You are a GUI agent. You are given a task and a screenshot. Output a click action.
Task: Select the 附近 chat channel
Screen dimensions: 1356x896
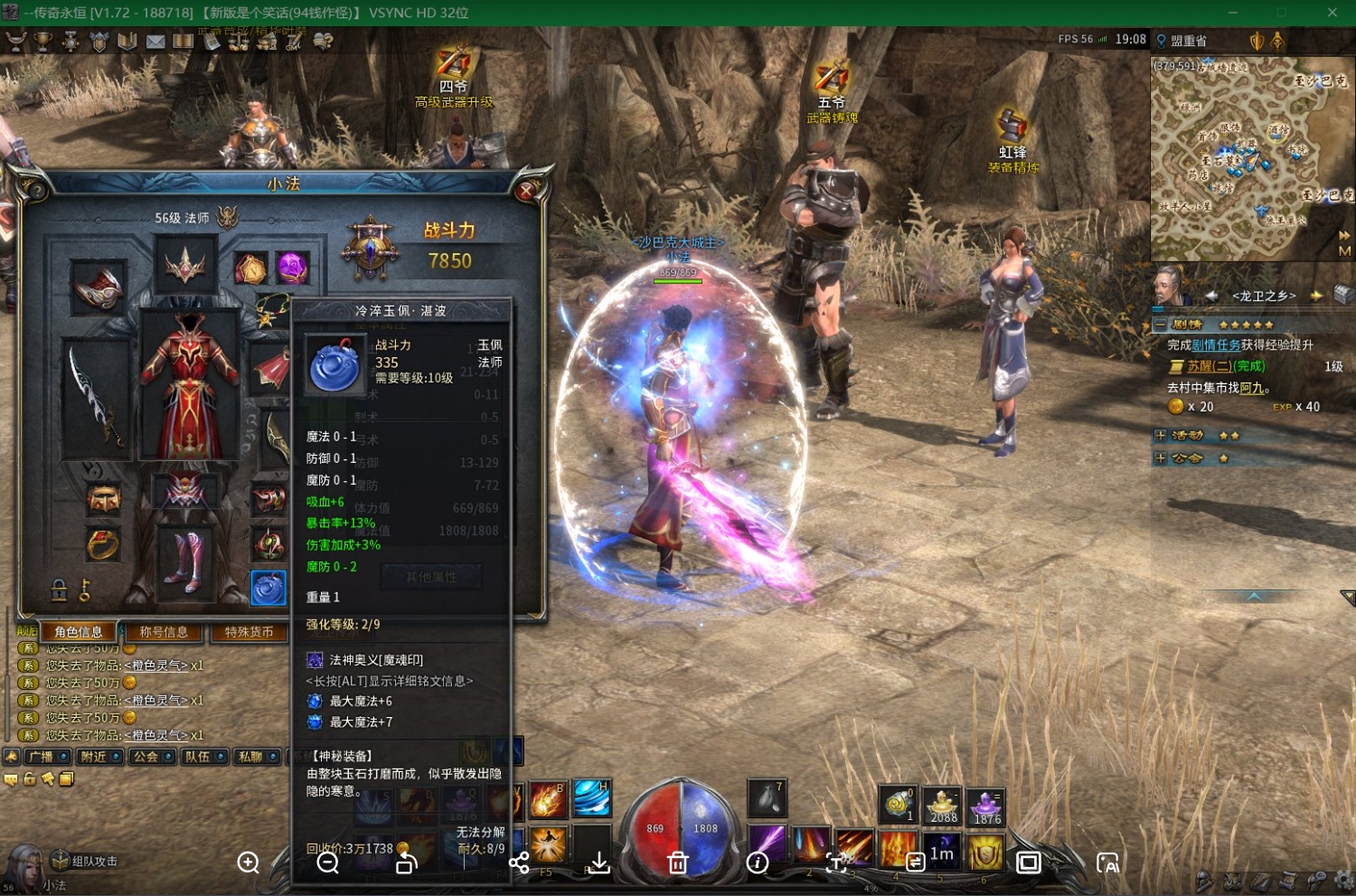[x=99, y=757]
